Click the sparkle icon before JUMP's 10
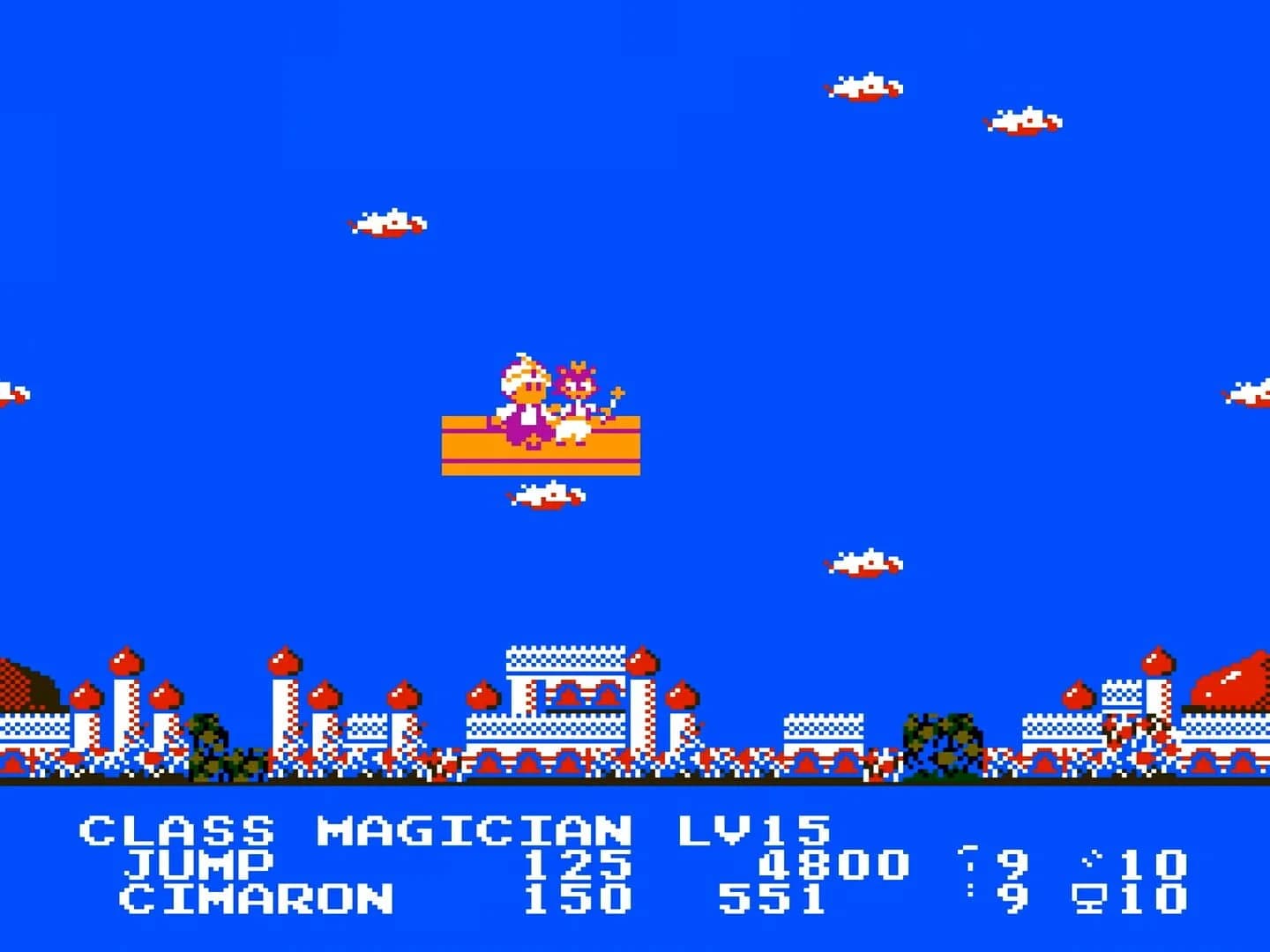This screenshot has width=1270, height=952. 1092,857
